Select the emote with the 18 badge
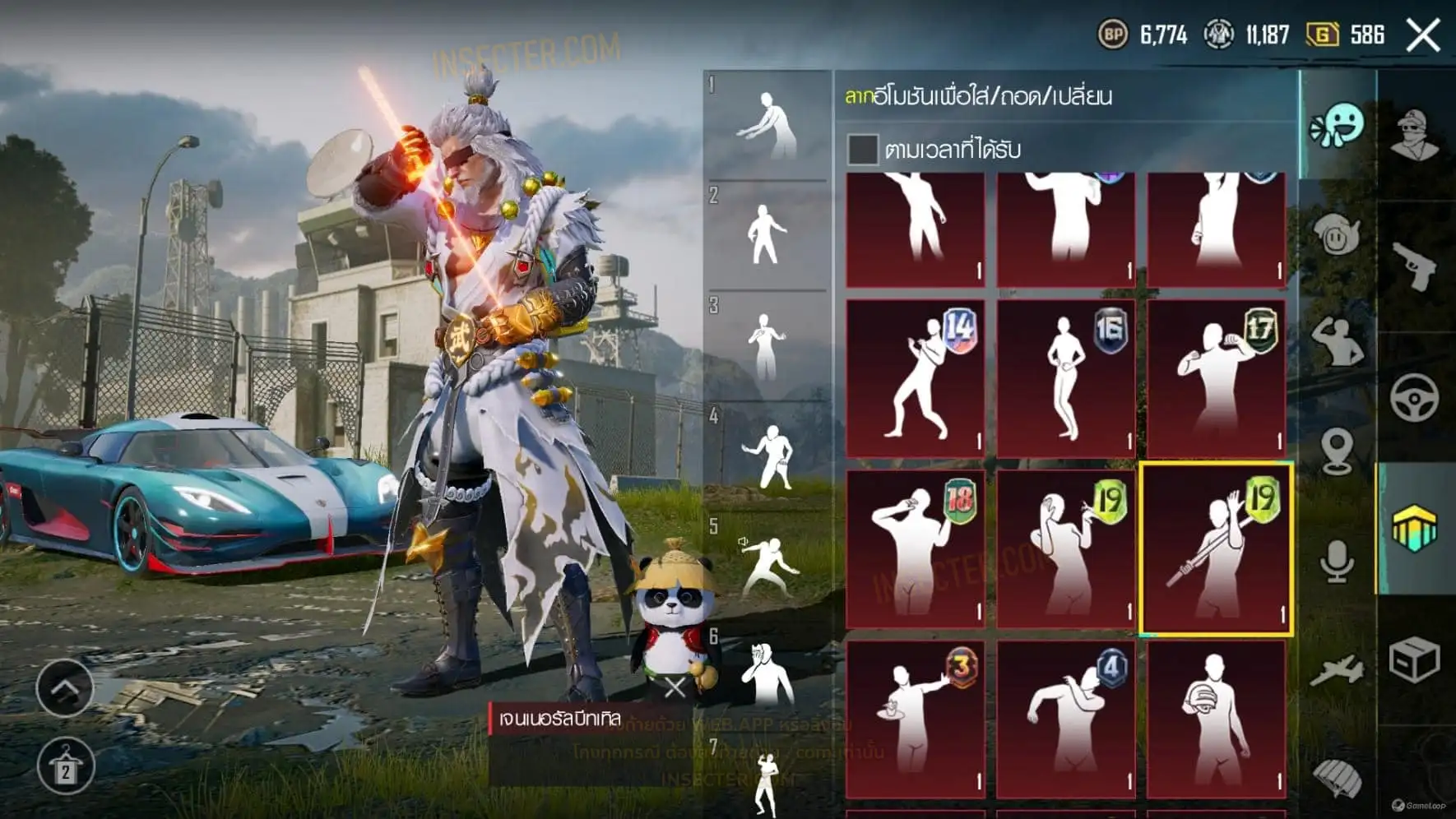Screen dimensions: 1456x819 tap(916, 548)
